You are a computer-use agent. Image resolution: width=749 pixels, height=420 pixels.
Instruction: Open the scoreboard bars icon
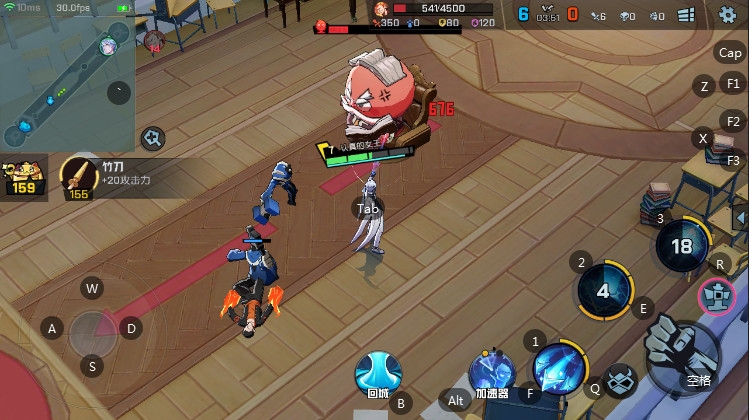tap(687, 15)
